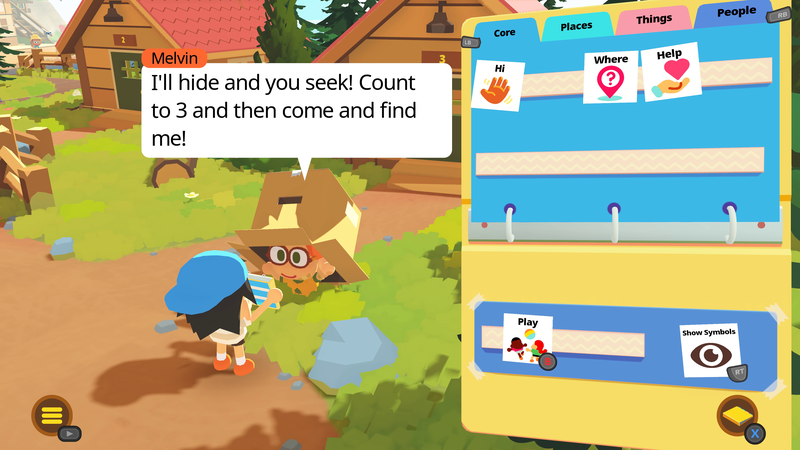This screenshot has width=800, height=450.
Task: Select the Where question card
Action: coord(610,76)
